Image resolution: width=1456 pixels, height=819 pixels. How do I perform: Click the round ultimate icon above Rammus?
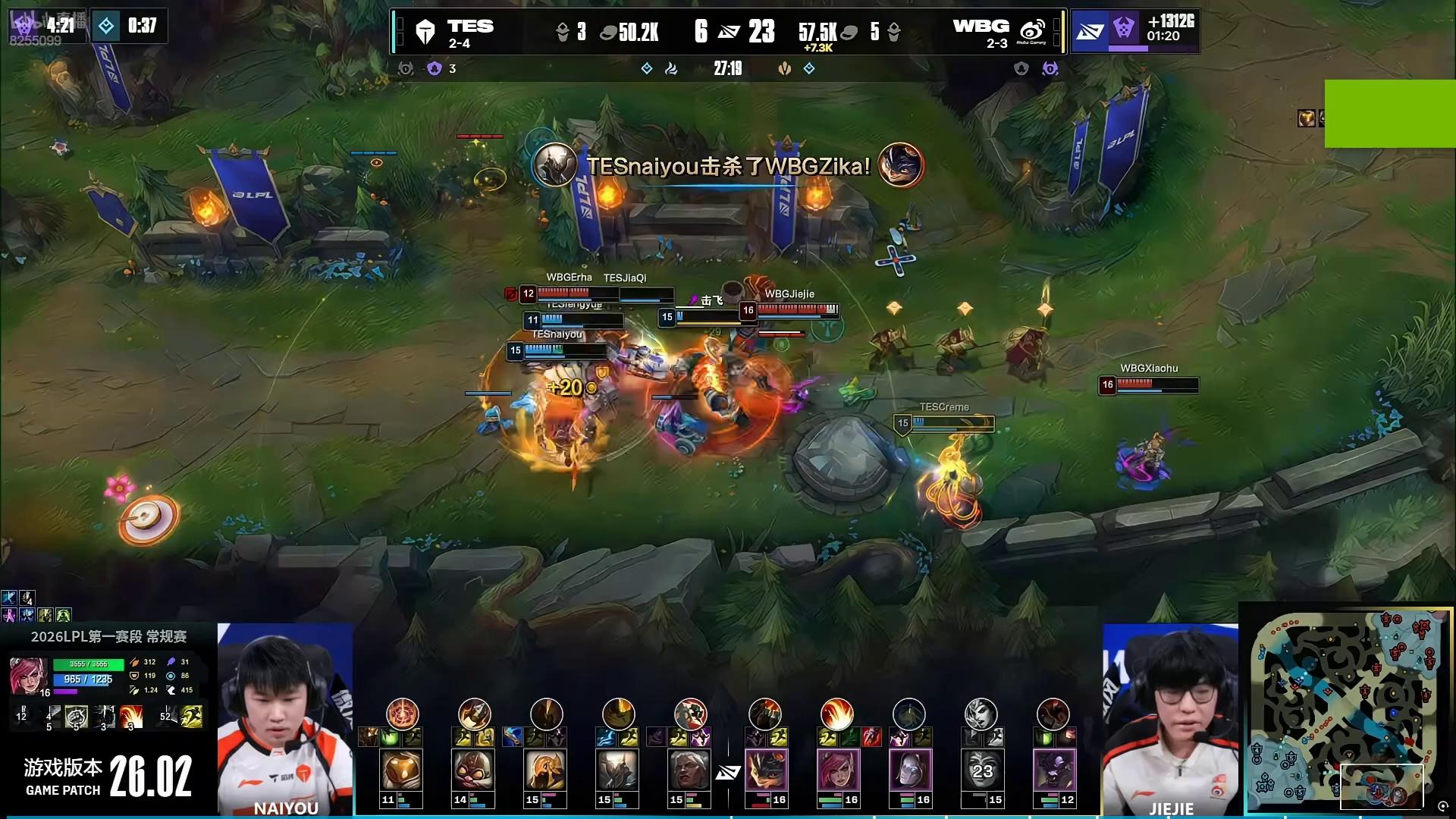pyautogui.click(x=402, y=714)
